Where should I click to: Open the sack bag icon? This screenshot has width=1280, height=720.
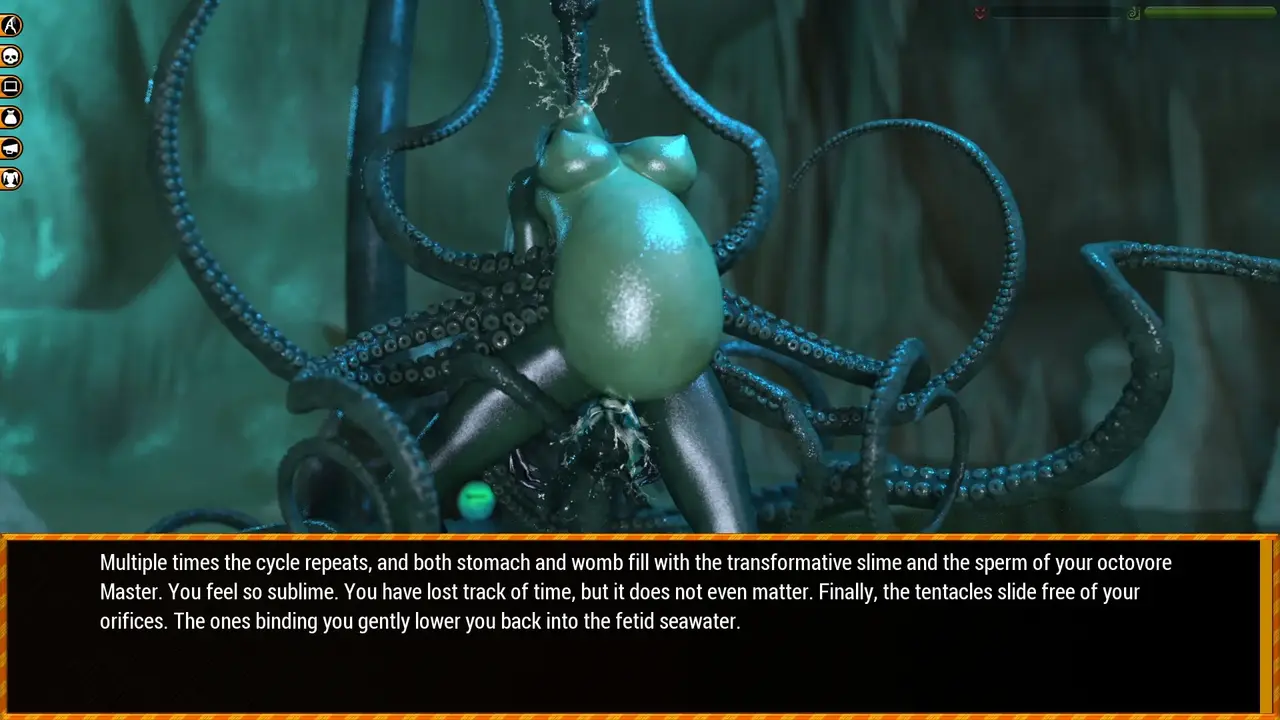[x=11, y=118]
